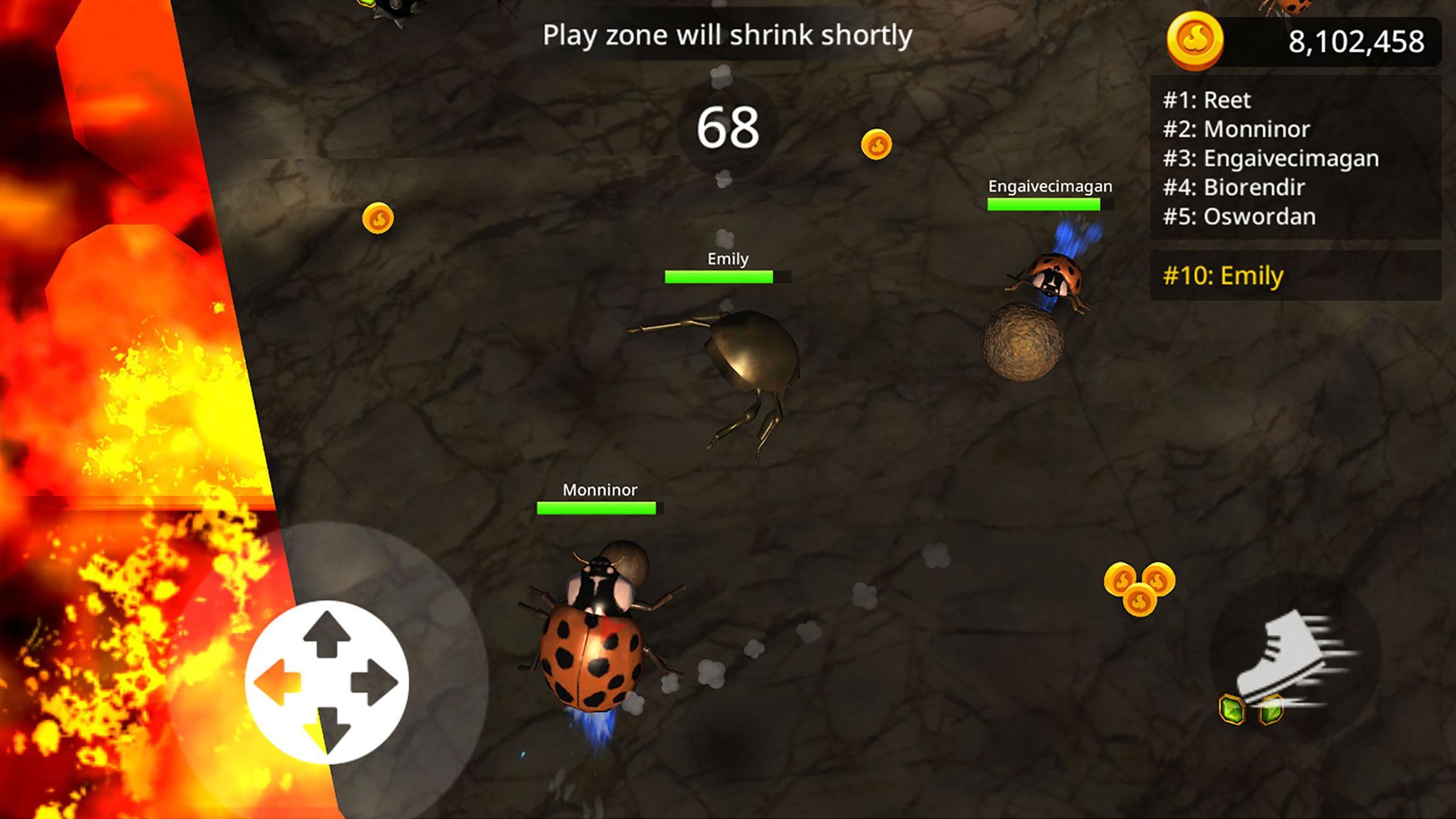Tap the 'Play zone will shrink shortly' banner
Viewport: 1456px width, 819px height.
click(727, 36)
